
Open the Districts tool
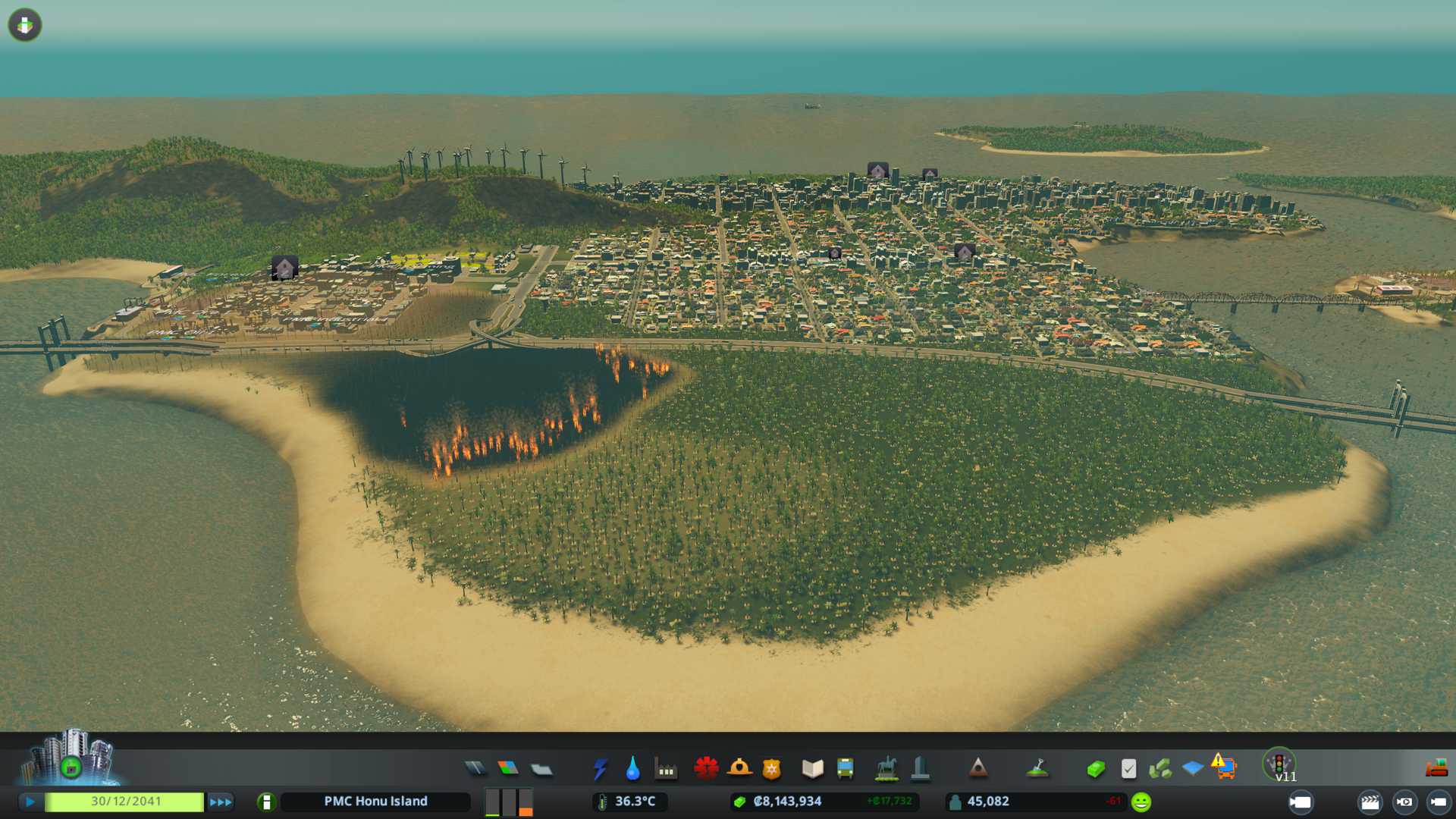click(541, 769)
